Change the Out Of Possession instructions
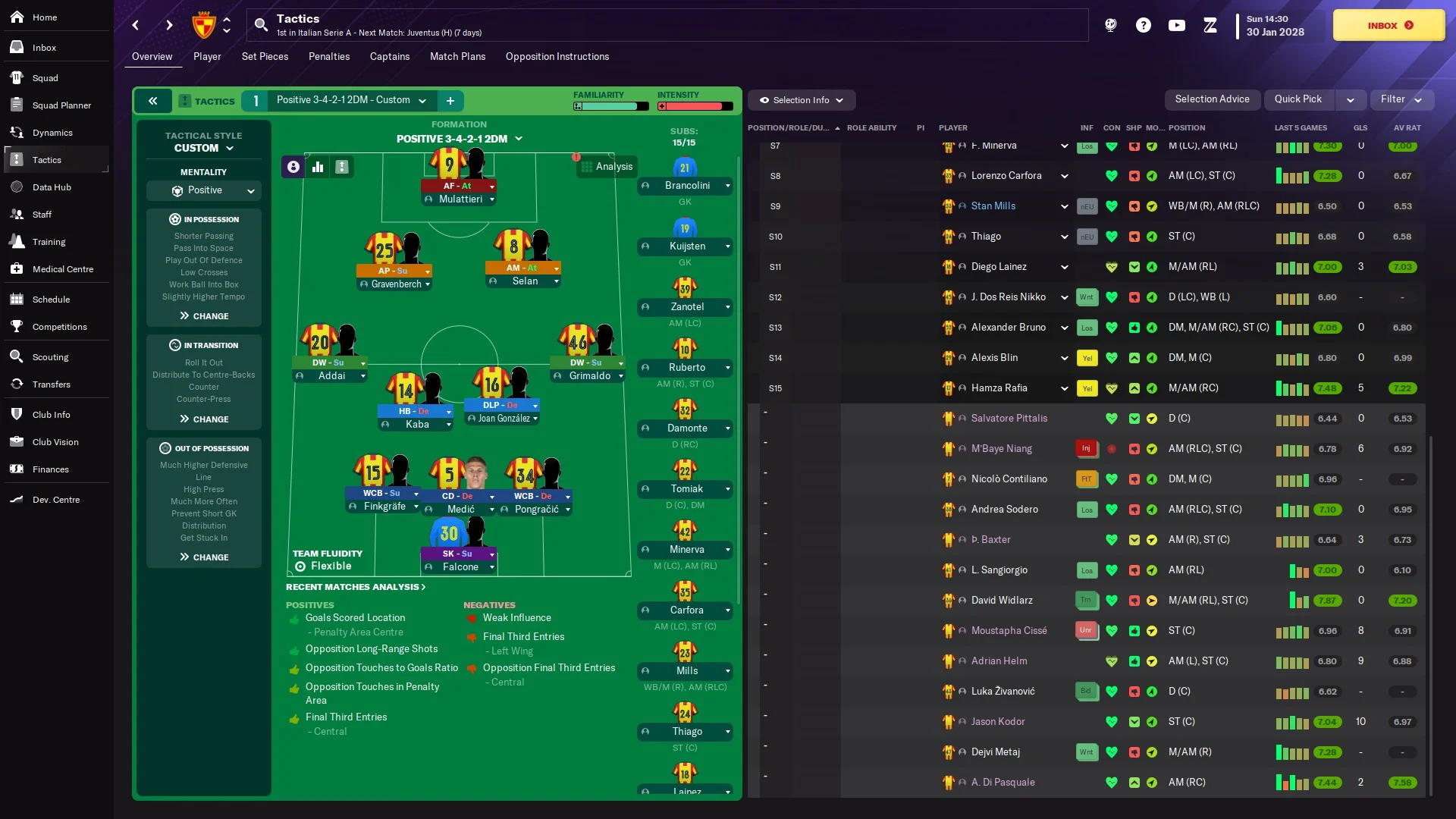Viewport: 1456px width, 819px height. [204, 557]
